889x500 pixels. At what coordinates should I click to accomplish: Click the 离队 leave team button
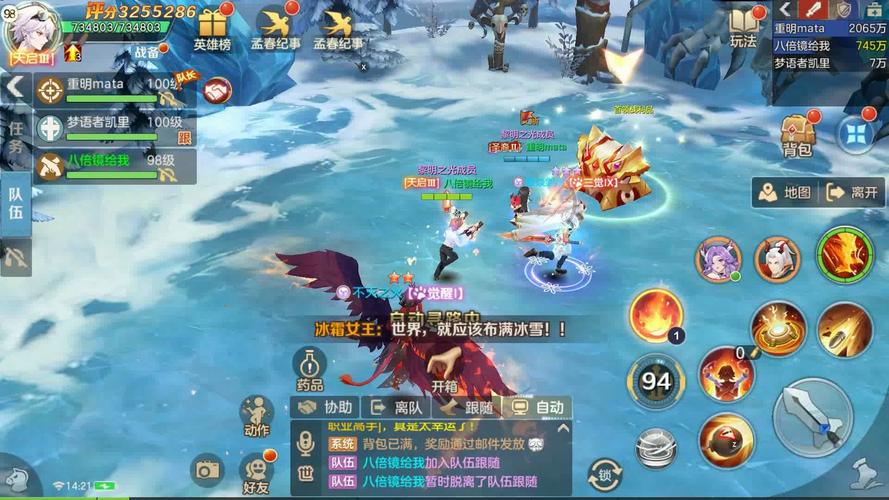tap(396, 407)
